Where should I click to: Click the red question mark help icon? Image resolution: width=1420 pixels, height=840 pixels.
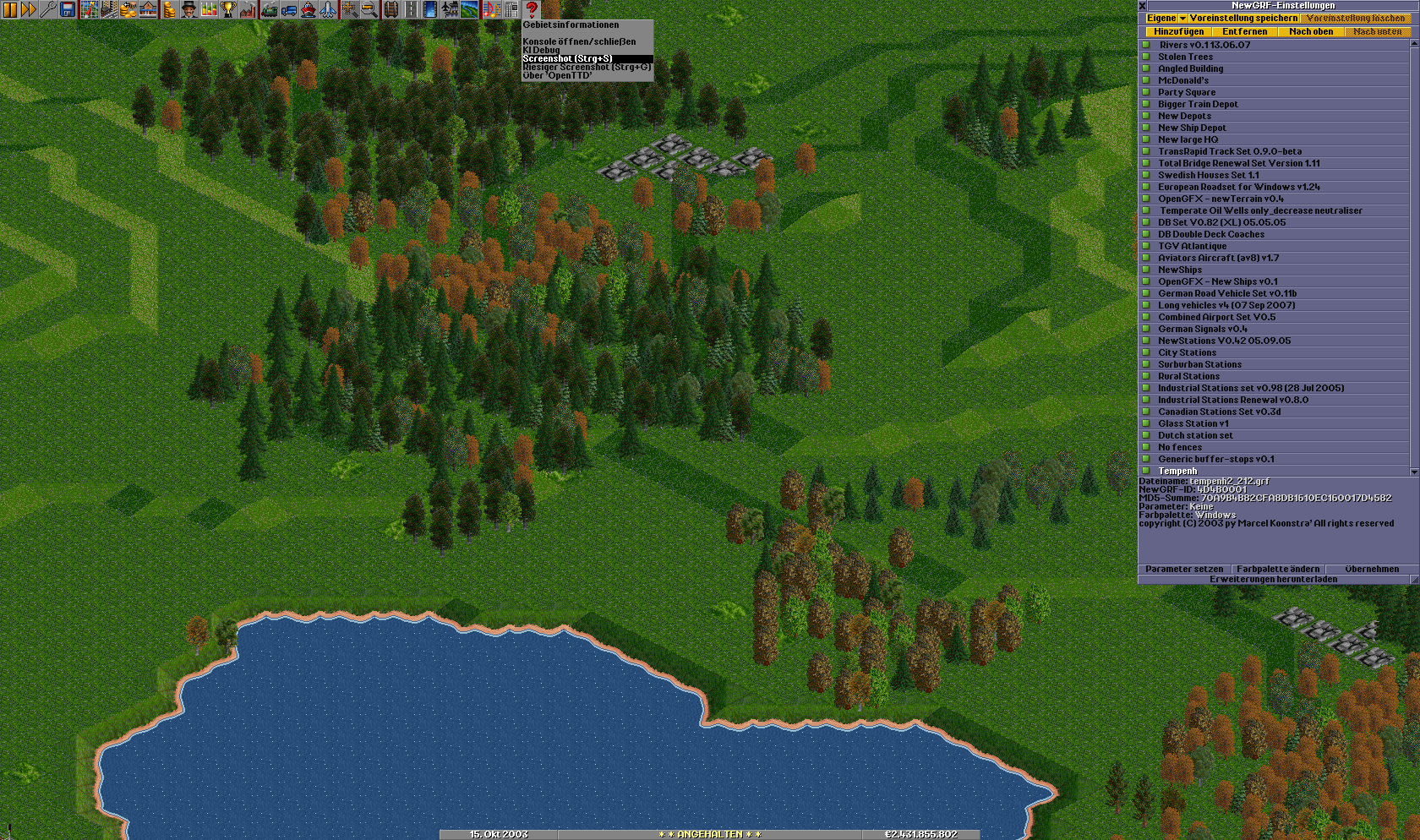pyautogui.click(x=532, y=9)
